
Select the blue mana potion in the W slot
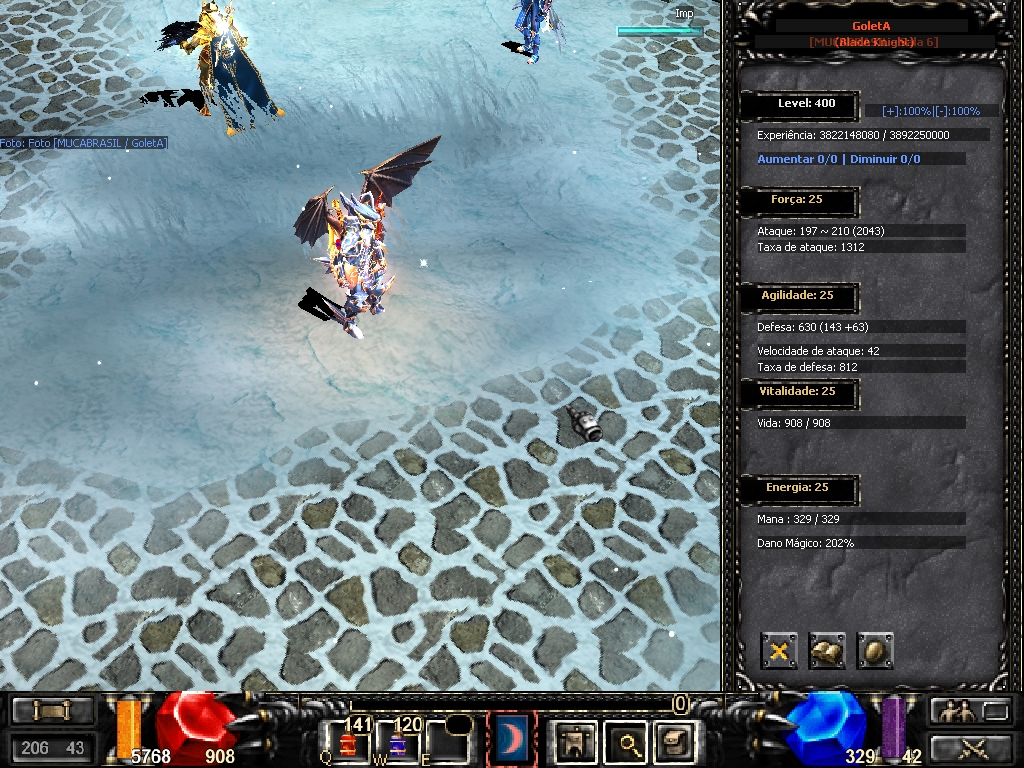(397, 741)
